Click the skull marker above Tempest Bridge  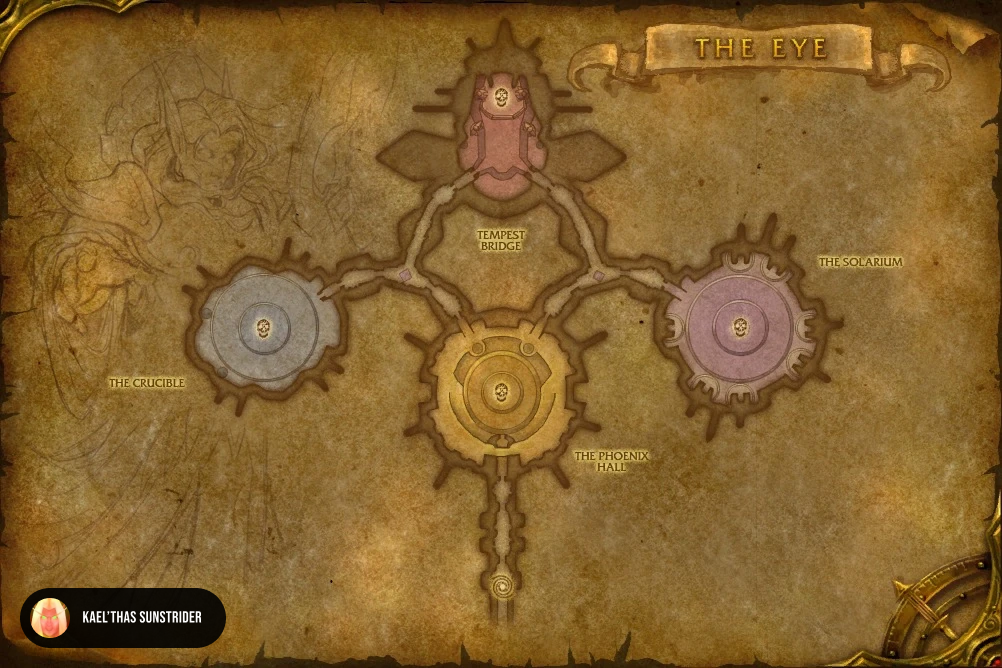[x=501, y=97]
